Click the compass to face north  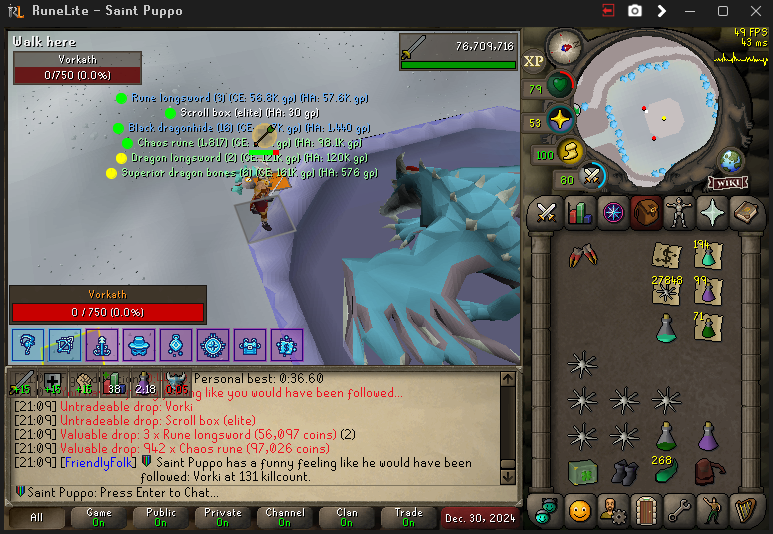[x=567, y=46]
